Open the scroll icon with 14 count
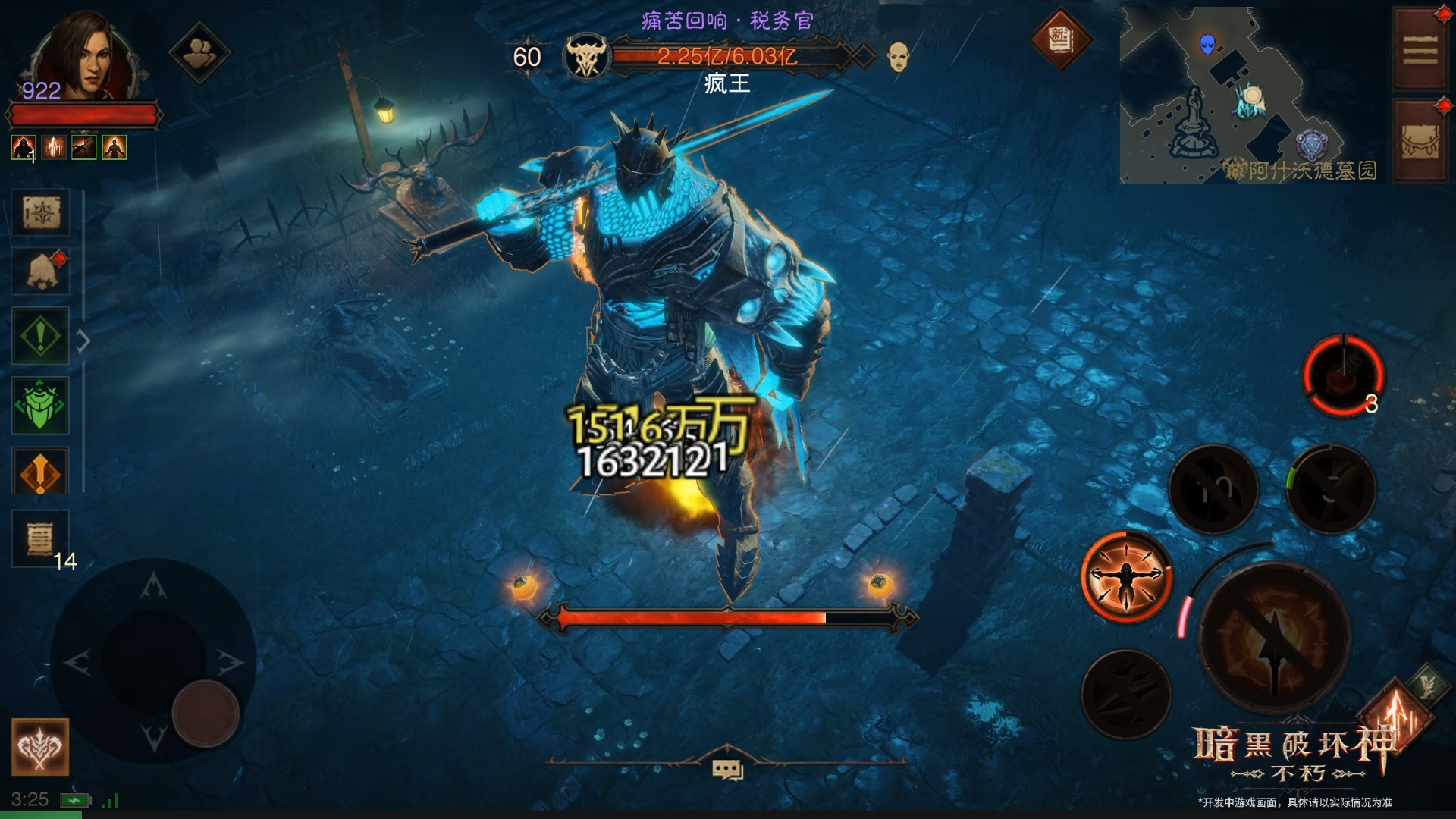This screenshot has width=1456, height=819. tap(40, 539)
